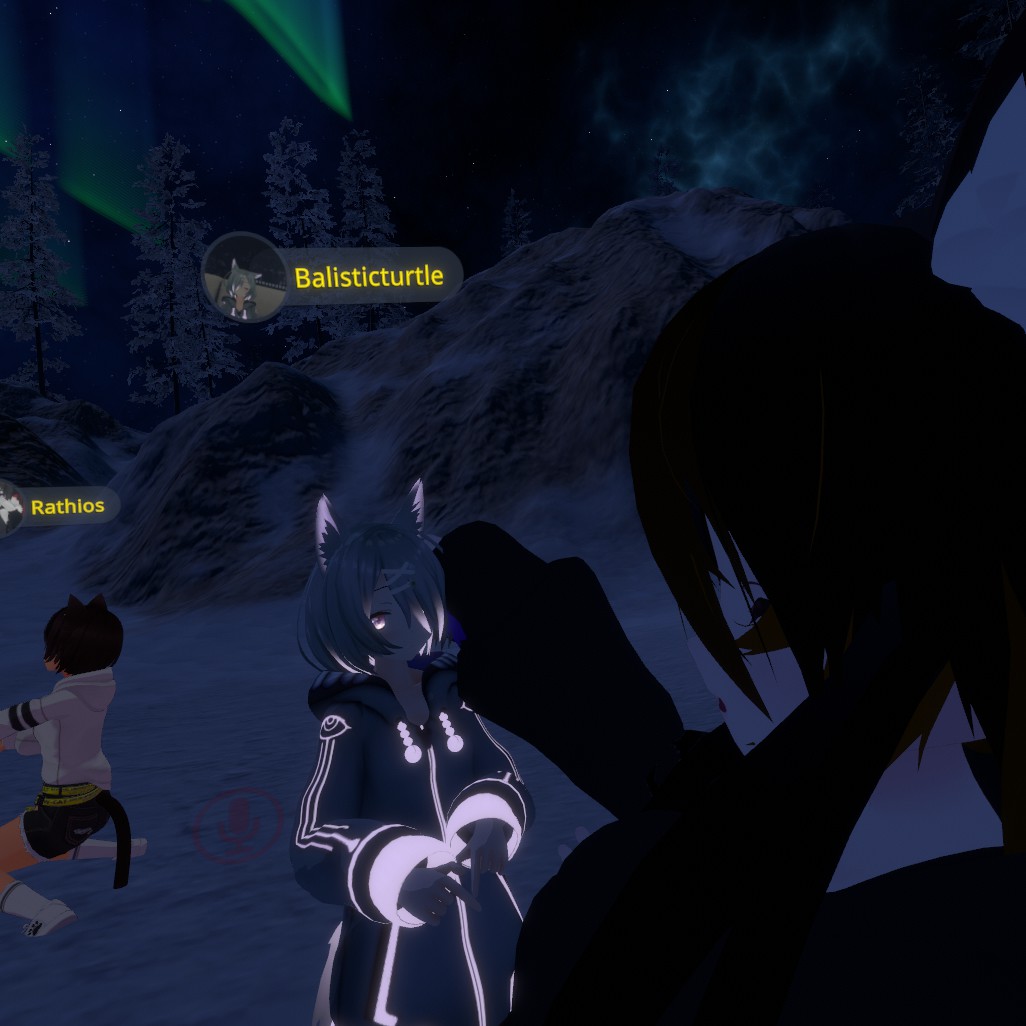The width and height of the screenshot is (1026, 1026).
Task: Click Balisticturtle's round avatar thumbnail
Action: (x=244, y=277)
